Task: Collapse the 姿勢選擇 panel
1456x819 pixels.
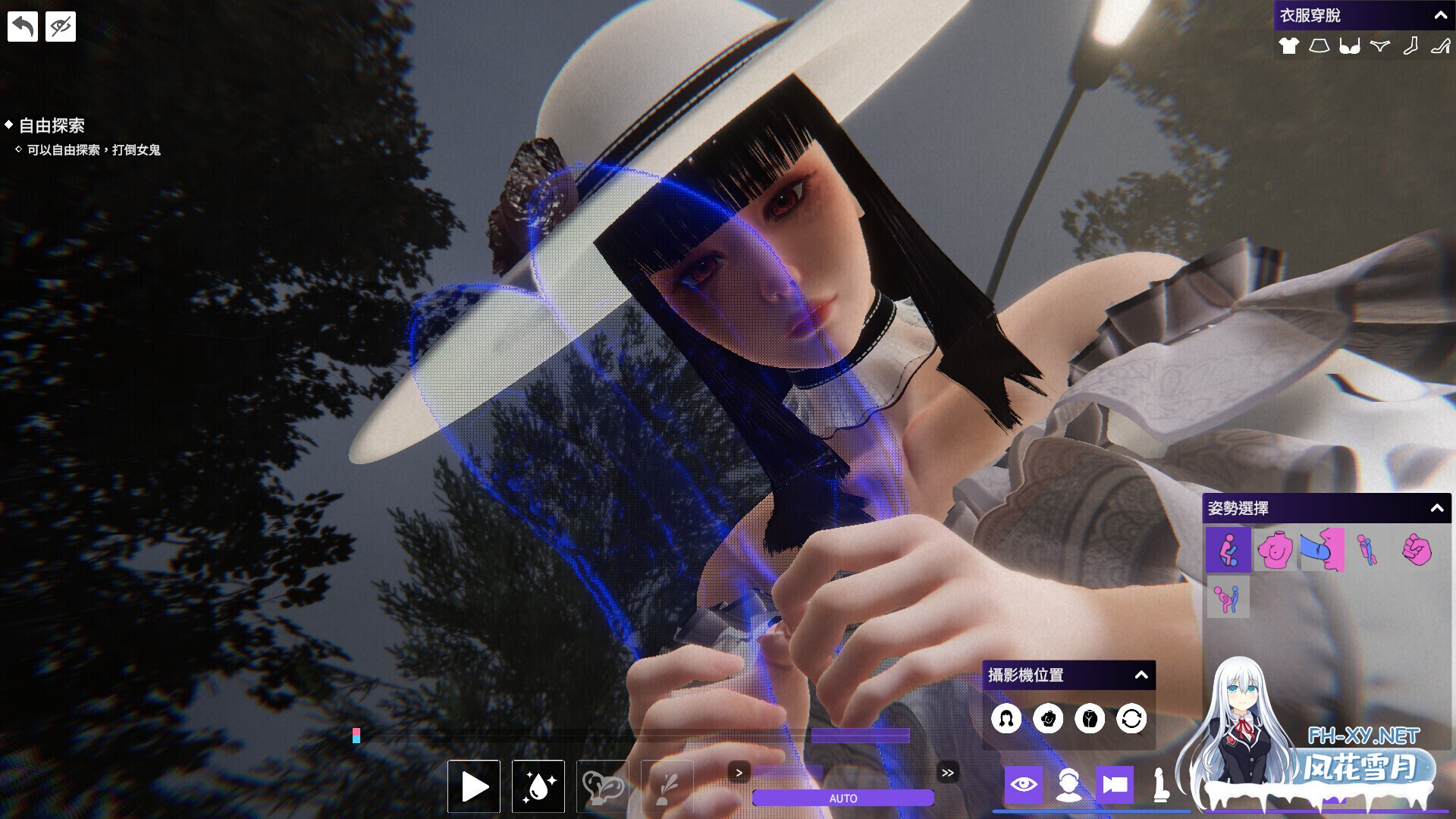Action: [x=1437, y=509]
